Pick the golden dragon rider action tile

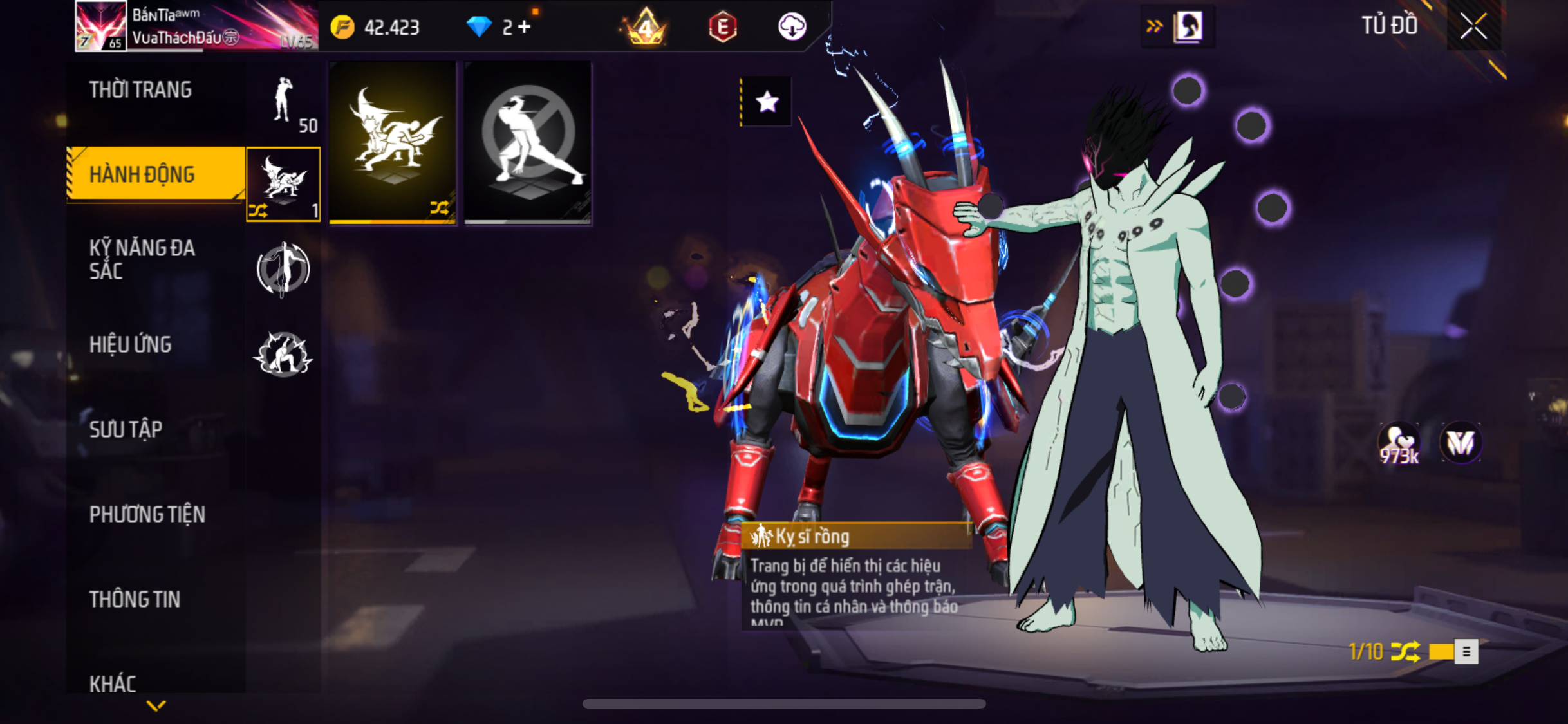pos(393,143)
